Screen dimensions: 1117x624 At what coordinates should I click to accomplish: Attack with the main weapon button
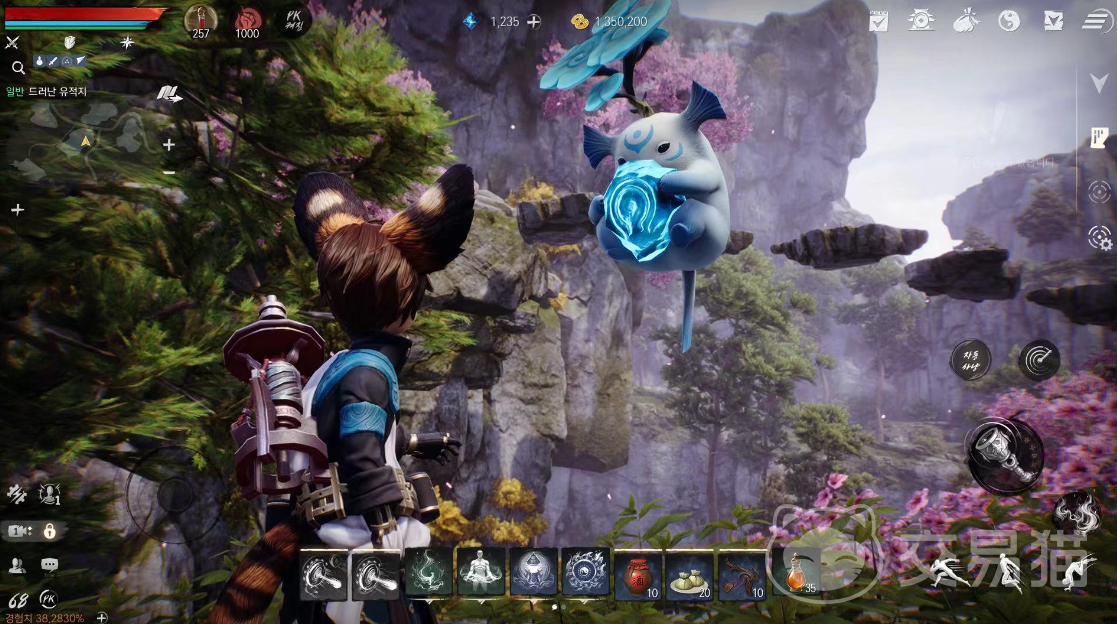(x=1004, y=455)
